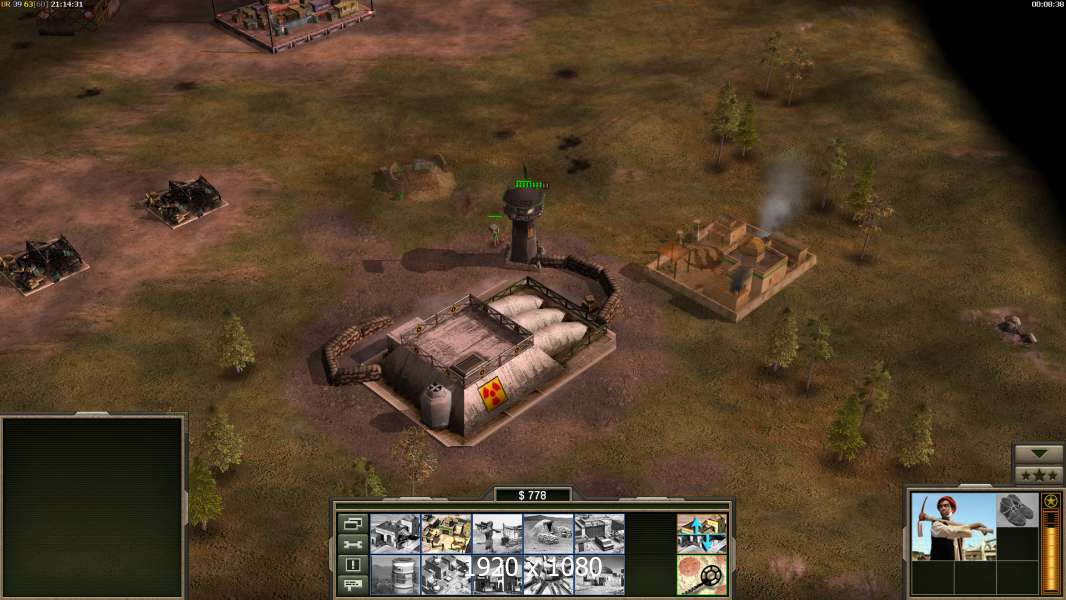Select the worker portrait in the unit panel
Image resolution: width=1066 pixels, height=600 pixels.
pyautogui.click(x=953, y=526)
